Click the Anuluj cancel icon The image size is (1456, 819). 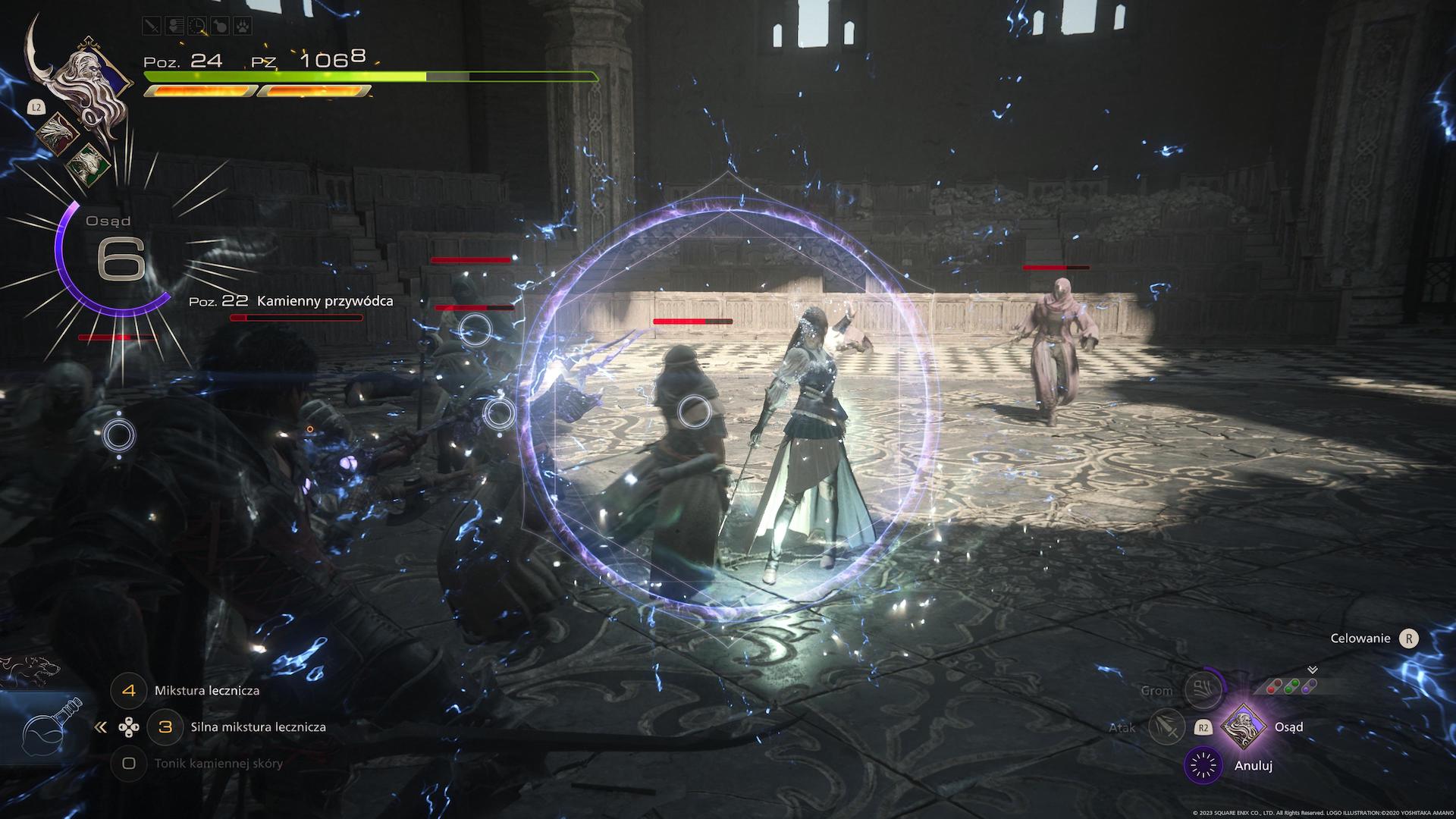pyautogui.click(x=1203, y=766)
